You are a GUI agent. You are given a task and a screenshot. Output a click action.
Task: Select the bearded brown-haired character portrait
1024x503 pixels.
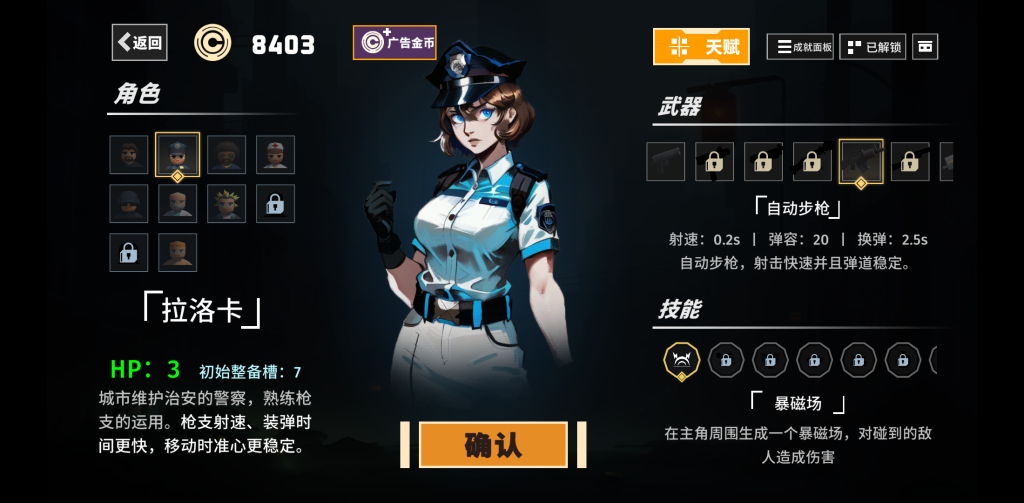point(129,154)
